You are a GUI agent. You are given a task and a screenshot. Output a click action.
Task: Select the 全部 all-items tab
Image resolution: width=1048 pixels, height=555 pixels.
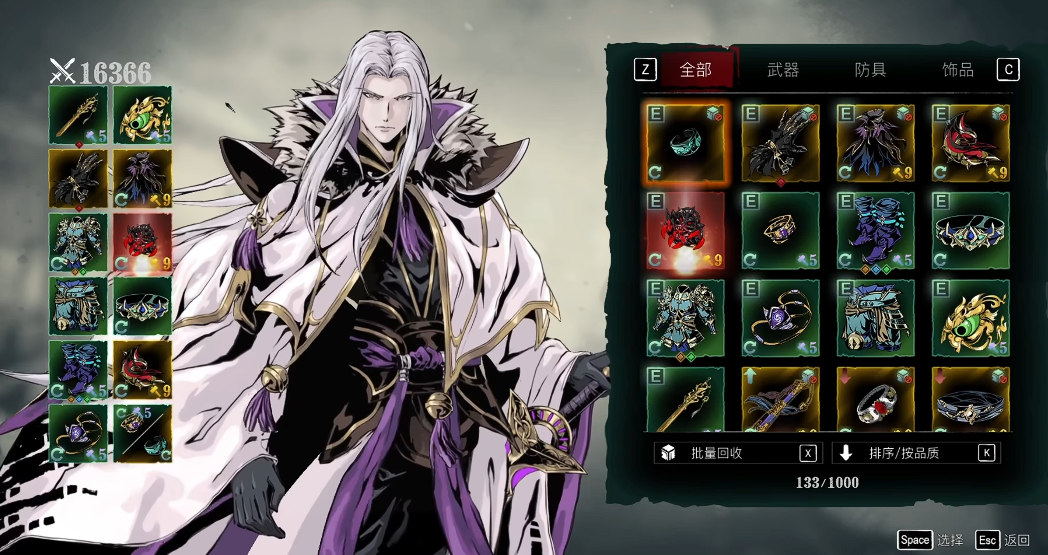(695, 70)
